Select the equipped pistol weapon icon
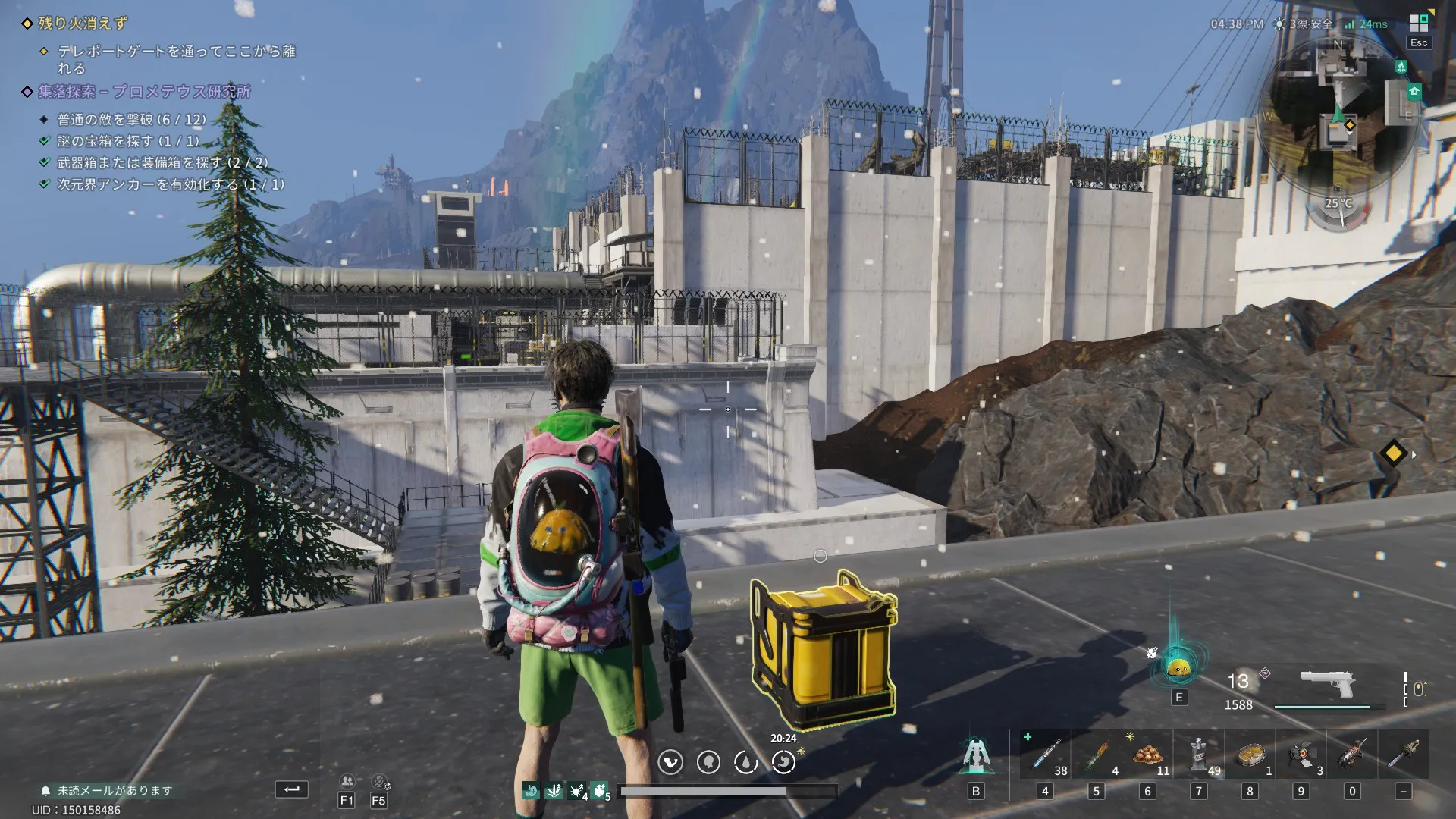 1327,682
